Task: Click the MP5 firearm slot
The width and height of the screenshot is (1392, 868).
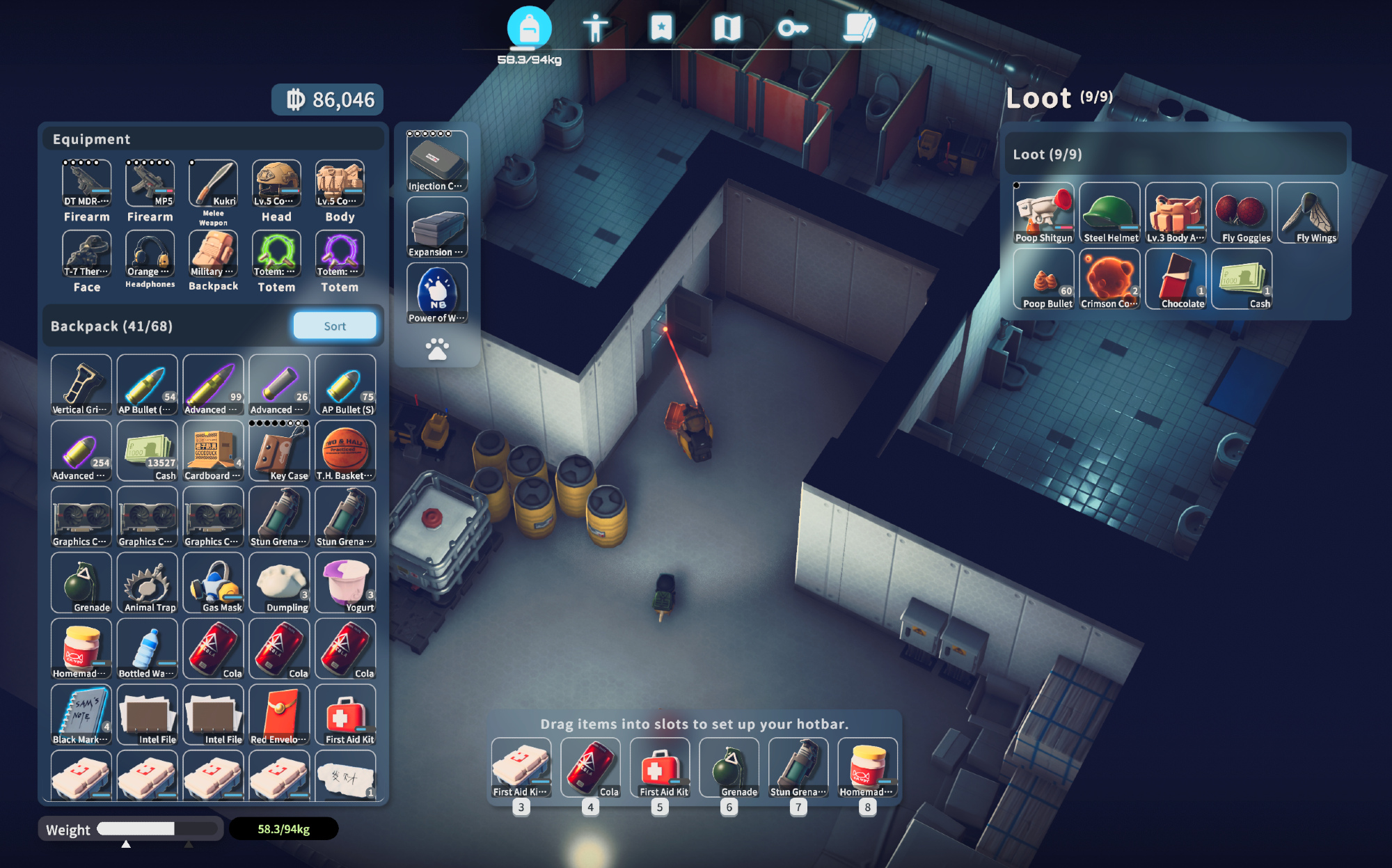Action: [150, 183]
